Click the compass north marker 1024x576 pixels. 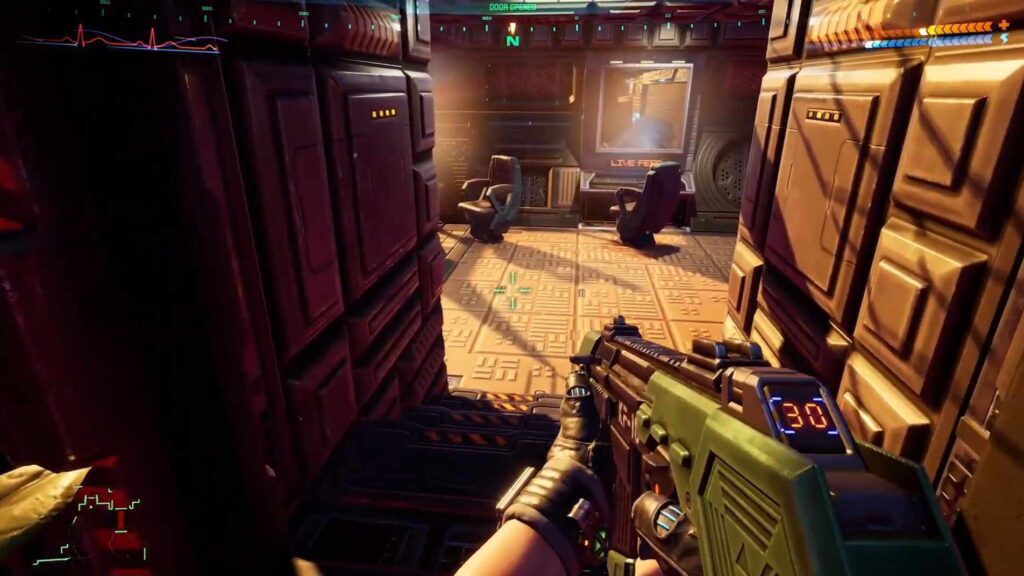513,41
